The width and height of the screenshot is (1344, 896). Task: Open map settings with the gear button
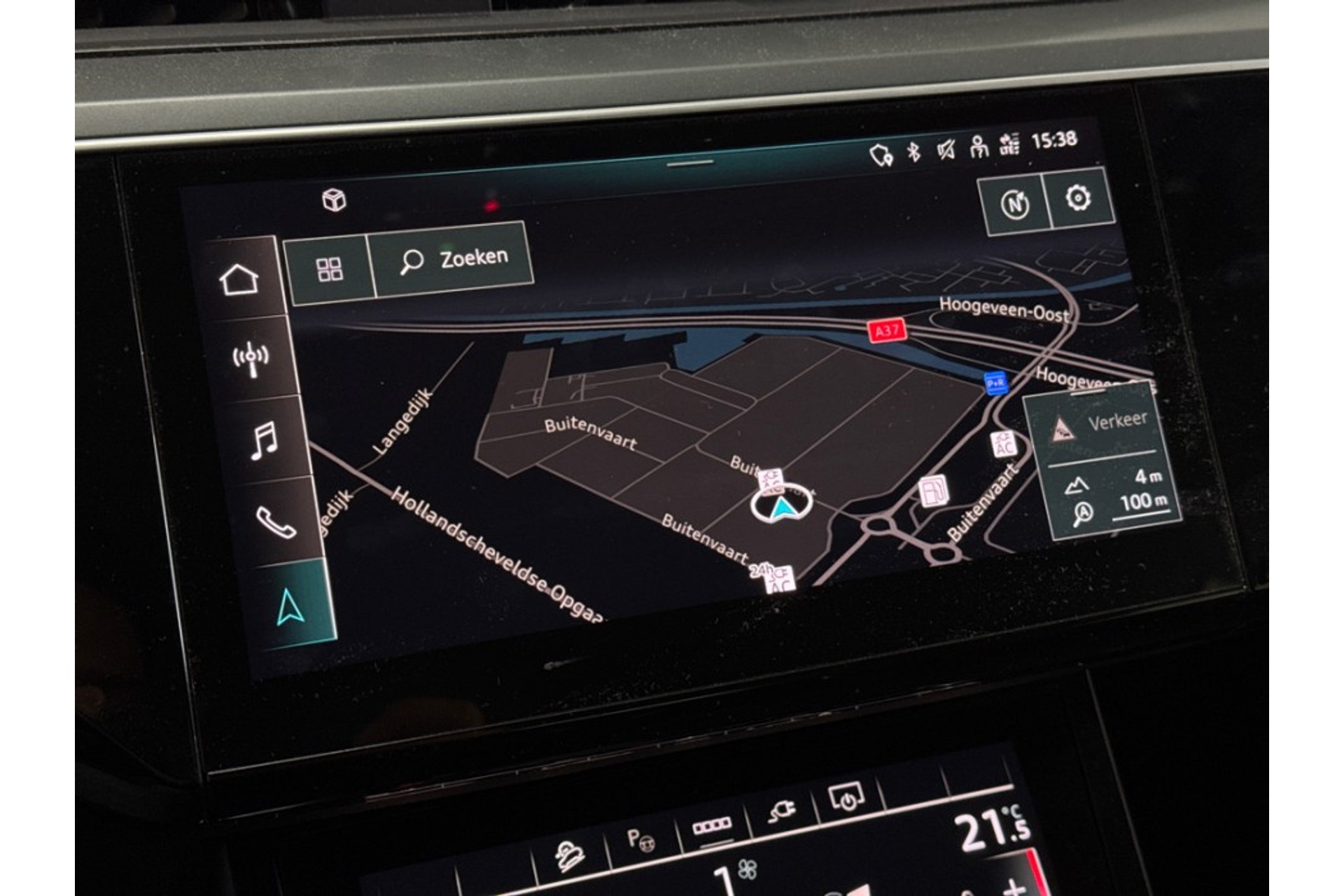click(x=1078, y=199)
